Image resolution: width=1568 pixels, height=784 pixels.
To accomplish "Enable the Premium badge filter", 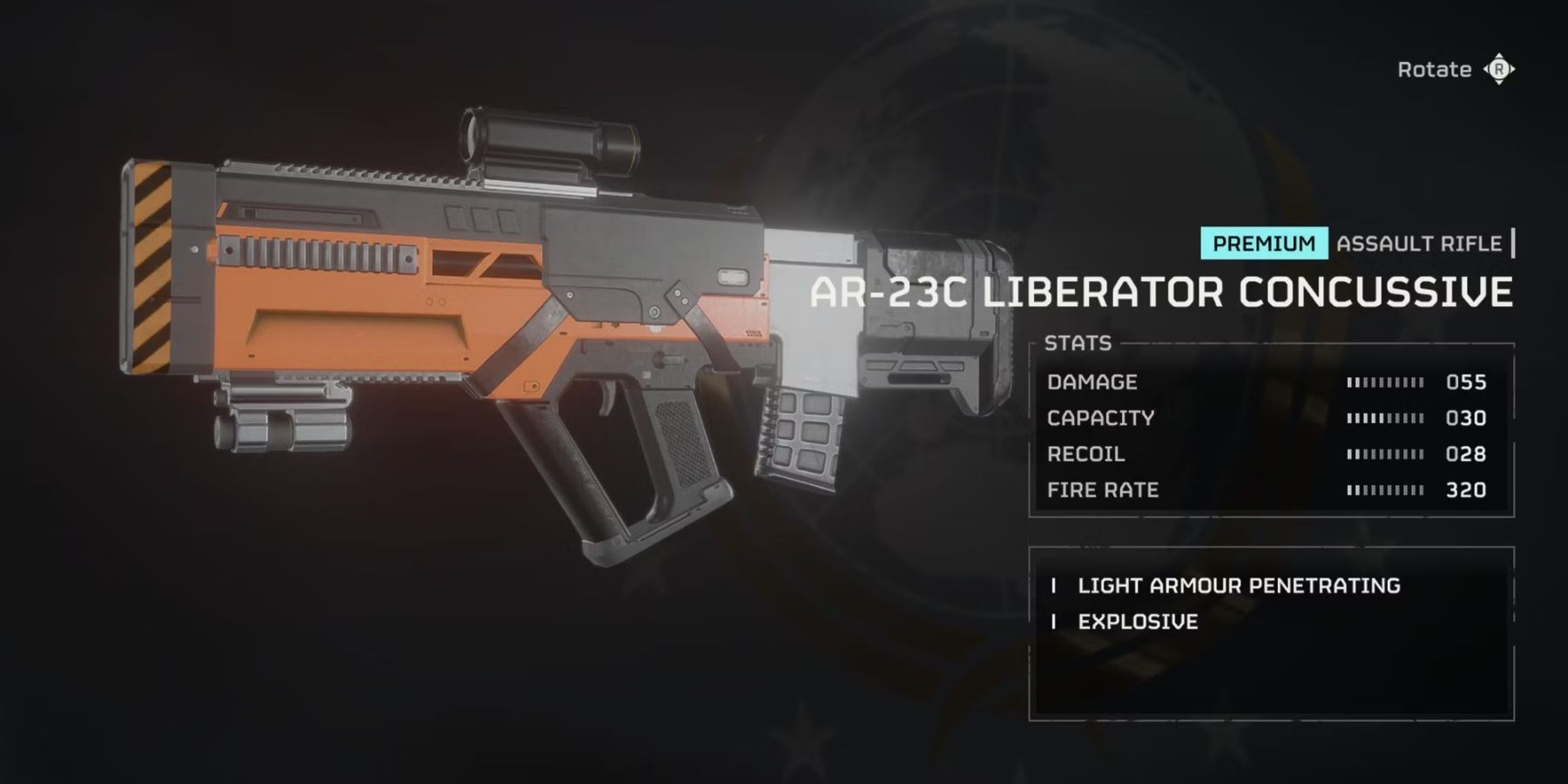I will point(1263,243).
